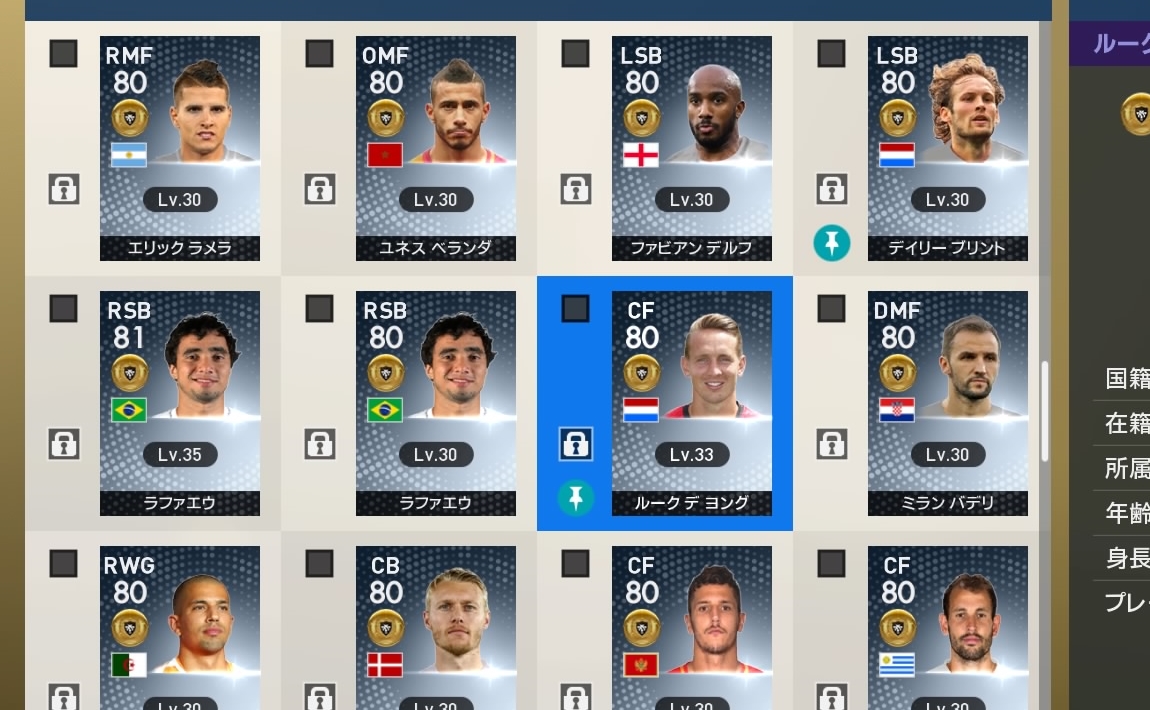Tick the checkbox beside the Belhanda card
The height and width of the screenshot is (710, 1150).
tap(319, 54)
